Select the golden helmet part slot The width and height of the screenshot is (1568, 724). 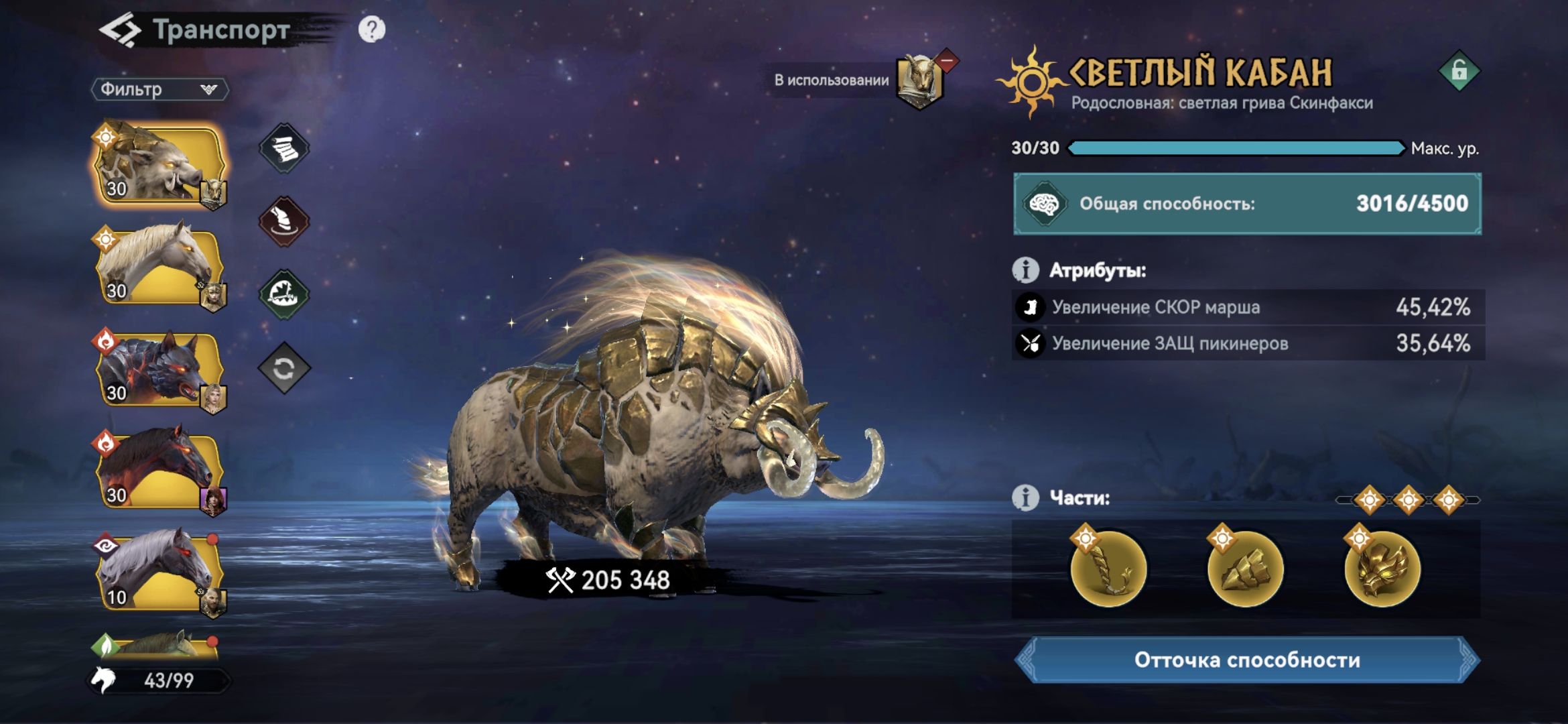1382,569
